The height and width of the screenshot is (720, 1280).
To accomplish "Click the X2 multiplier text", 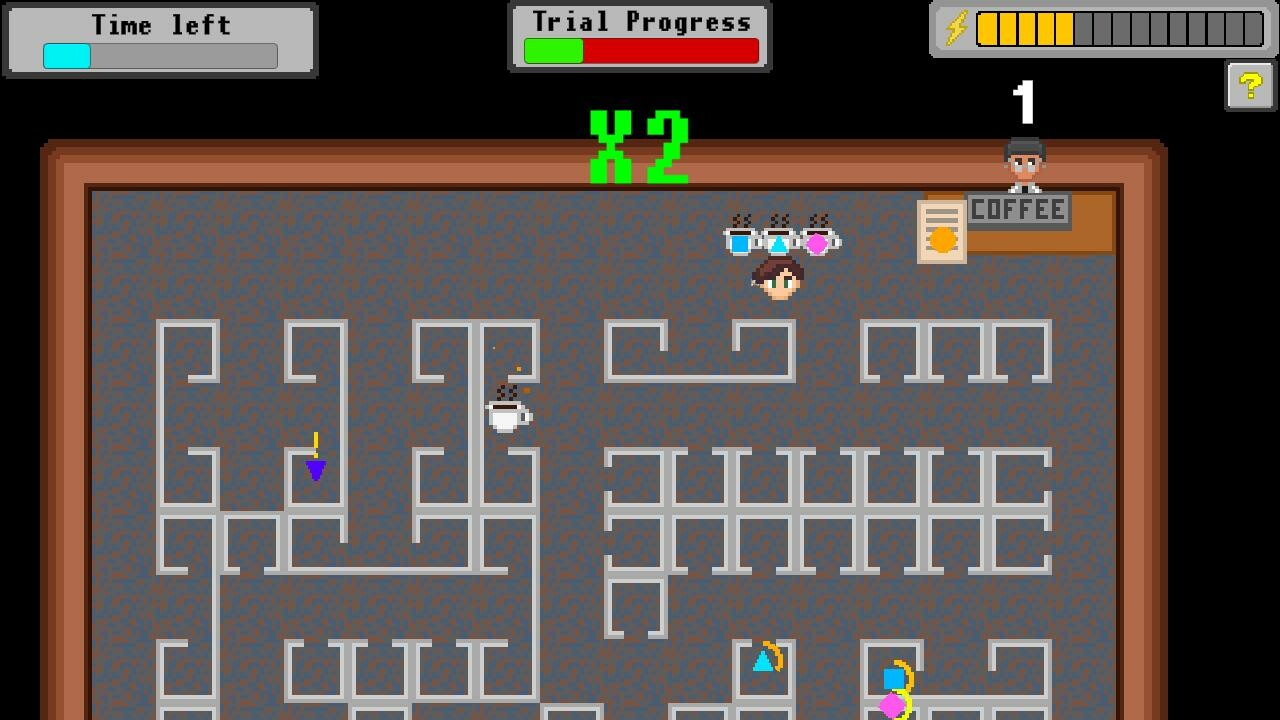I will (640, 145).
